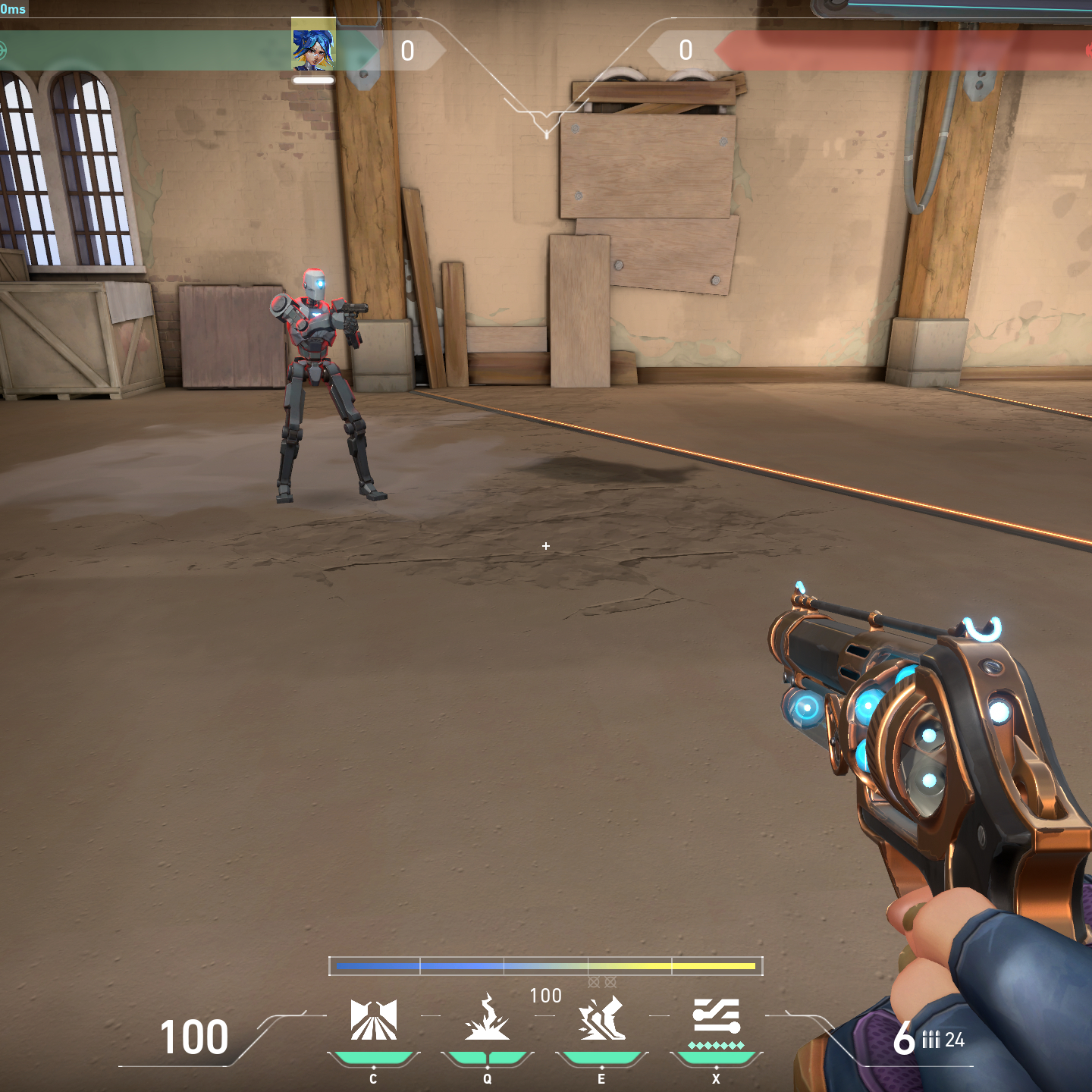Trigger the High Gear sprint ability icon

pos(602,1019)
